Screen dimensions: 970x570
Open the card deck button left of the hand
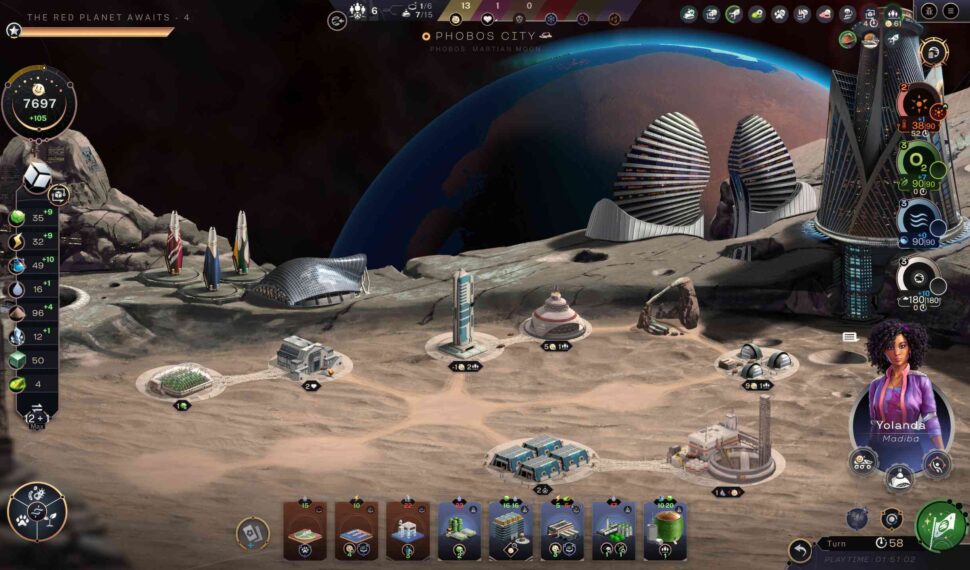click(252, 533)
